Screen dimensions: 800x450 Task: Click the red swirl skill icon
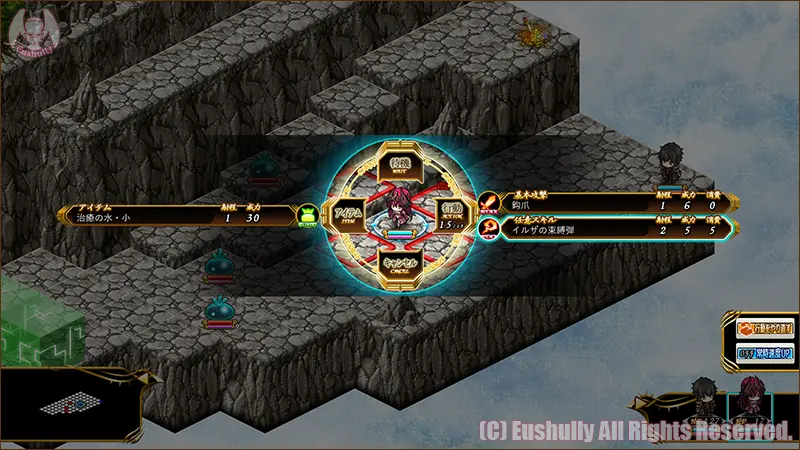click(488, 229)
